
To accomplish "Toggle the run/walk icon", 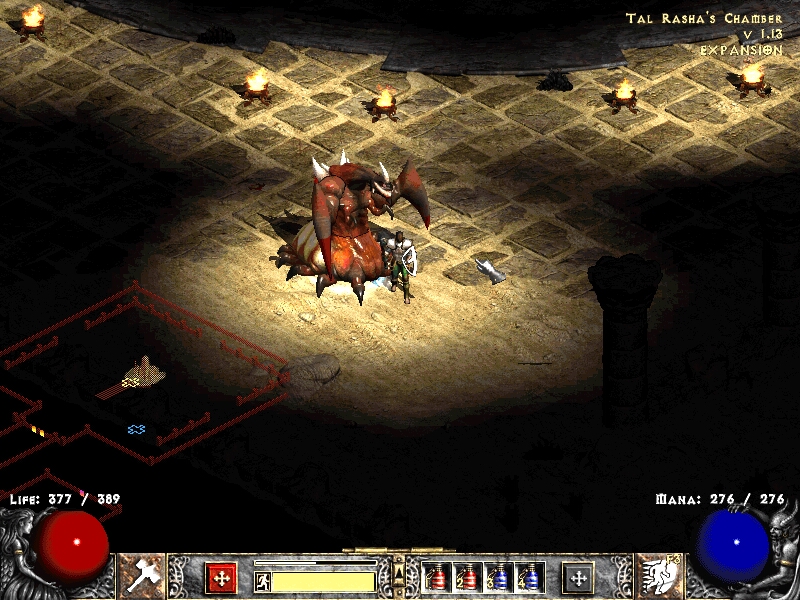I will [262, 580].
